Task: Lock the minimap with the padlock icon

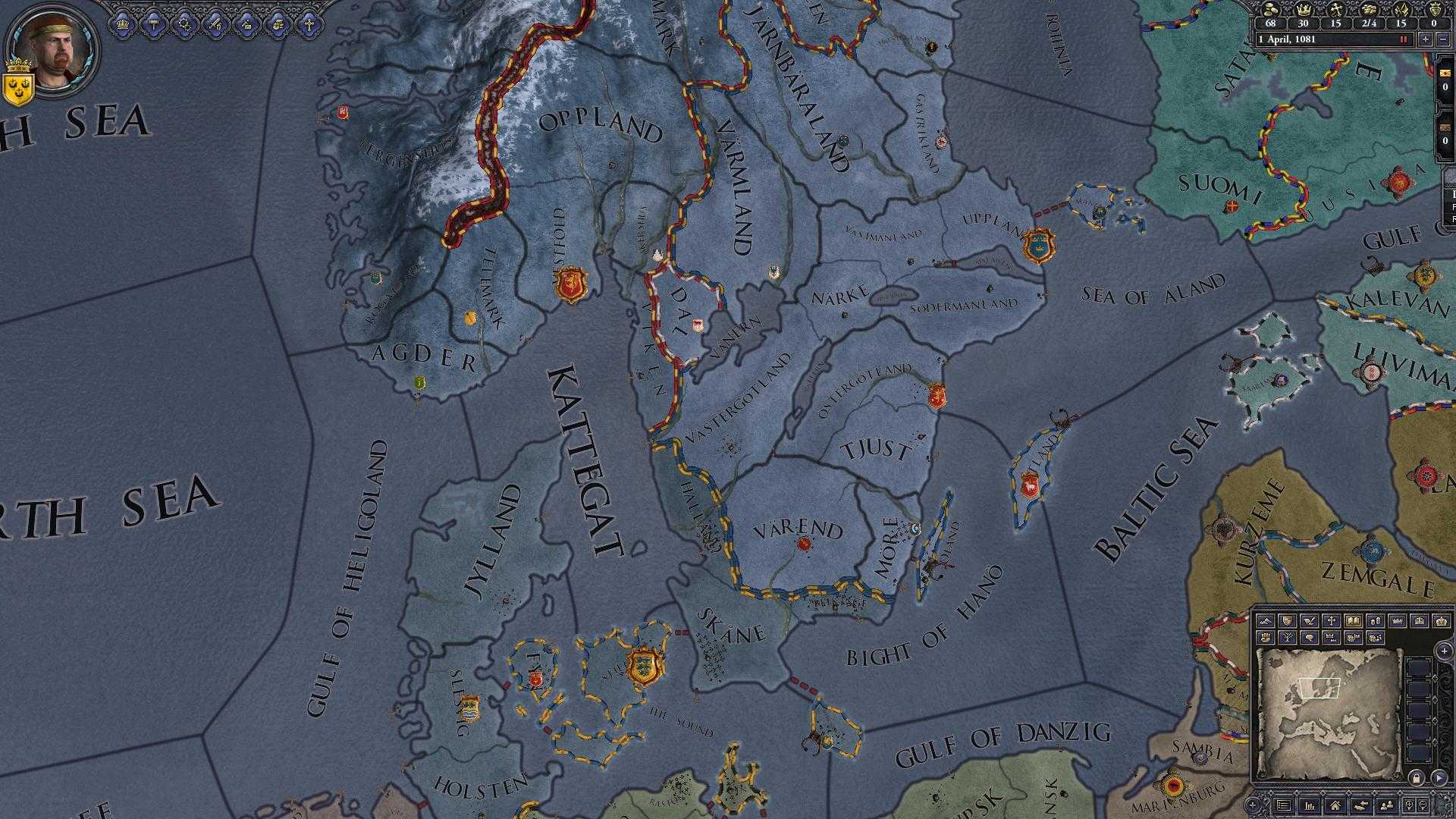Action: (x=1417, y=777)
